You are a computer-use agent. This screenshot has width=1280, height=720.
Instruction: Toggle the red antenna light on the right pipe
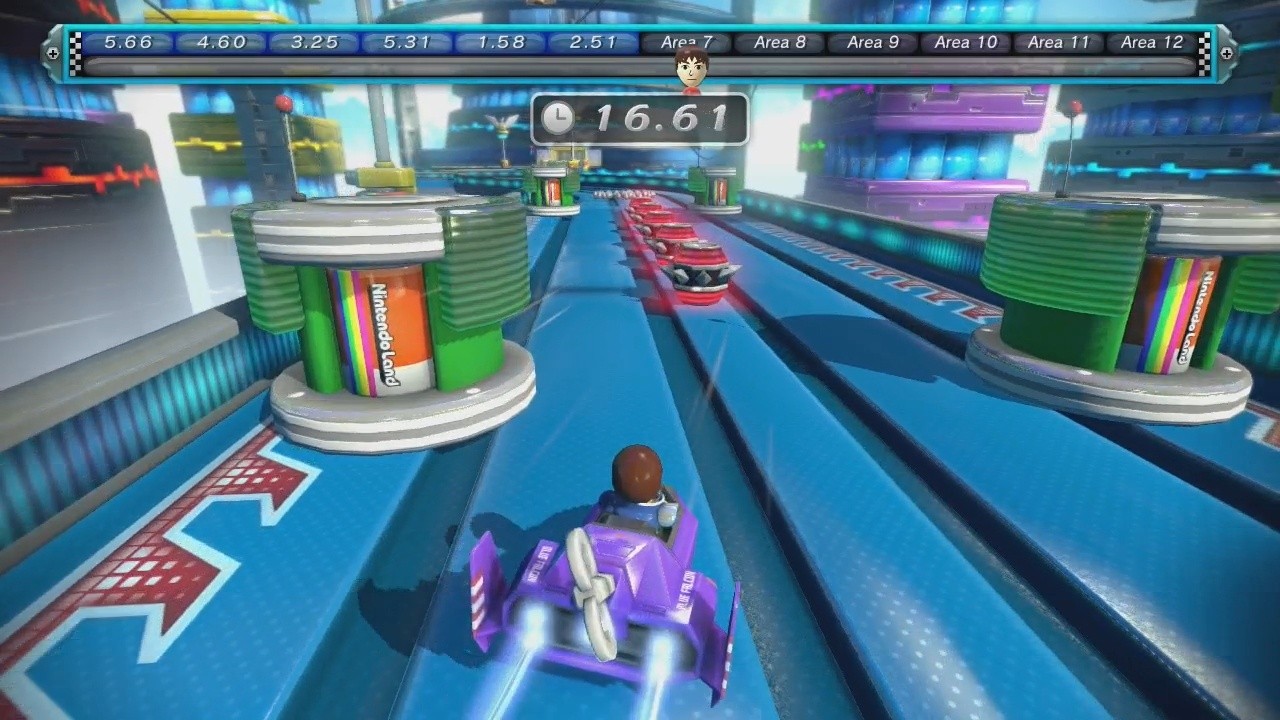coord(1075,105)
